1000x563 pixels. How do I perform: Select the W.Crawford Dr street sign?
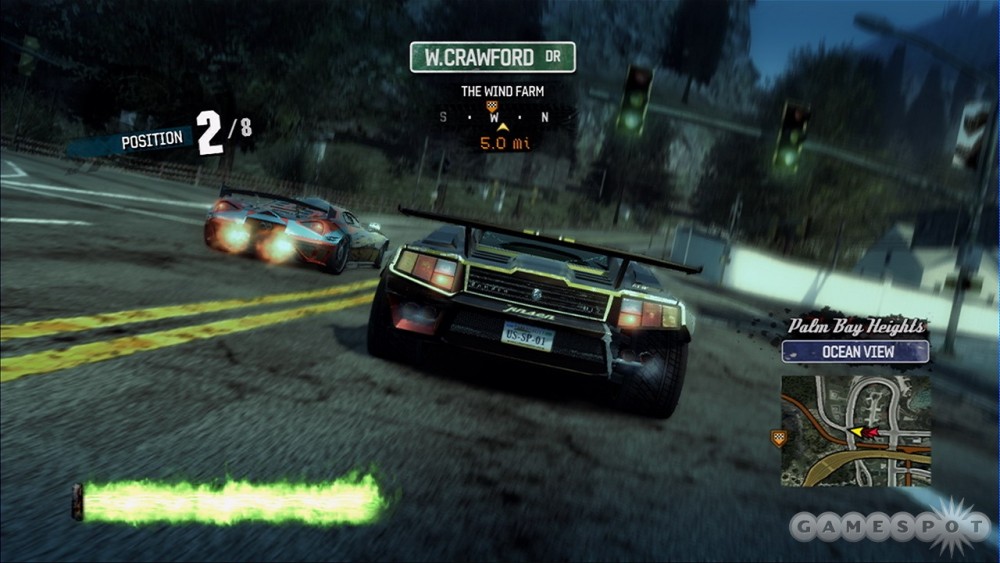(x=492, y=57)
